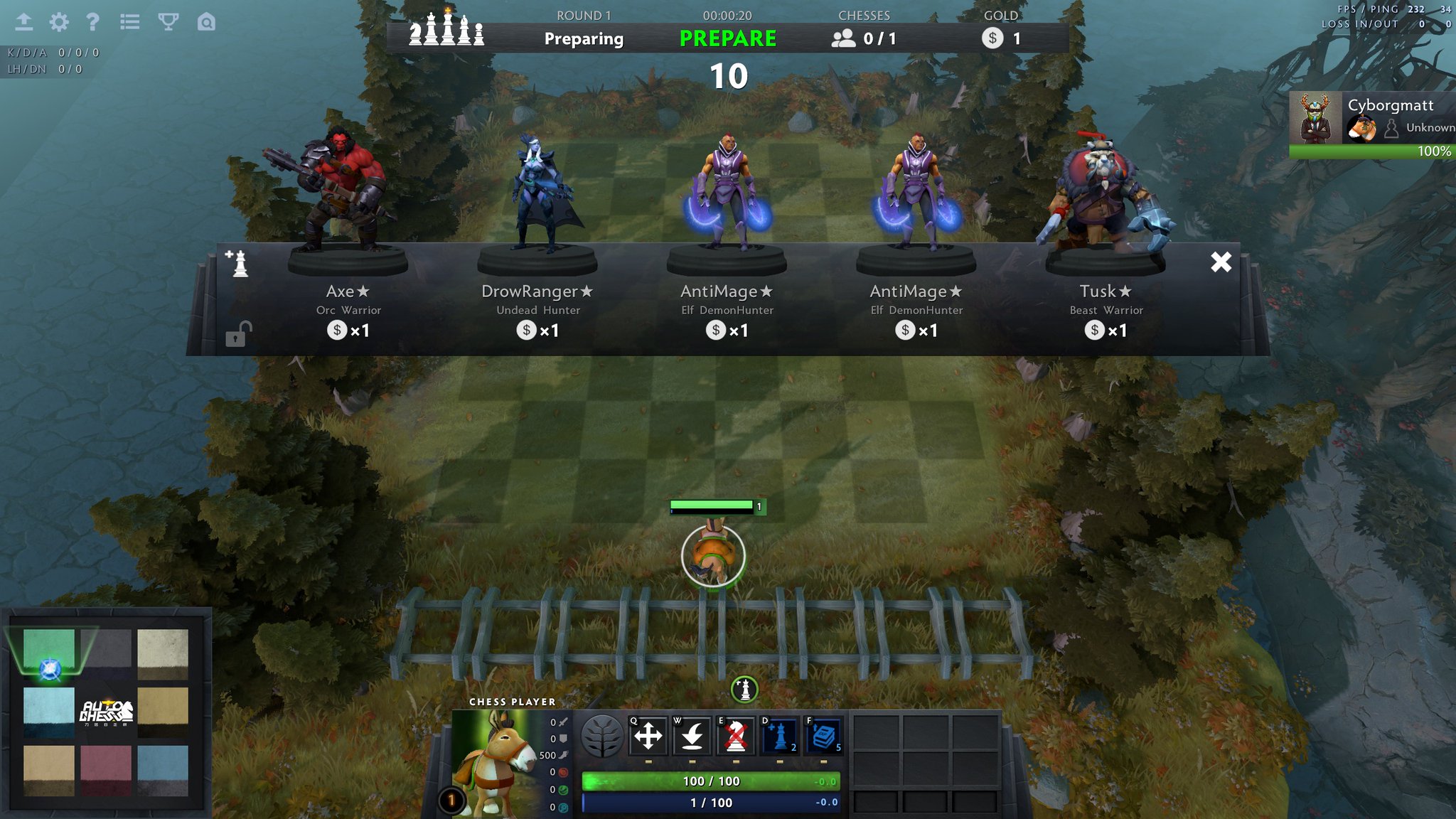The height and width of the screenshot is (819, 1456).
Task: Close the chess piece shop panel
Action: tap(1221, 262)
